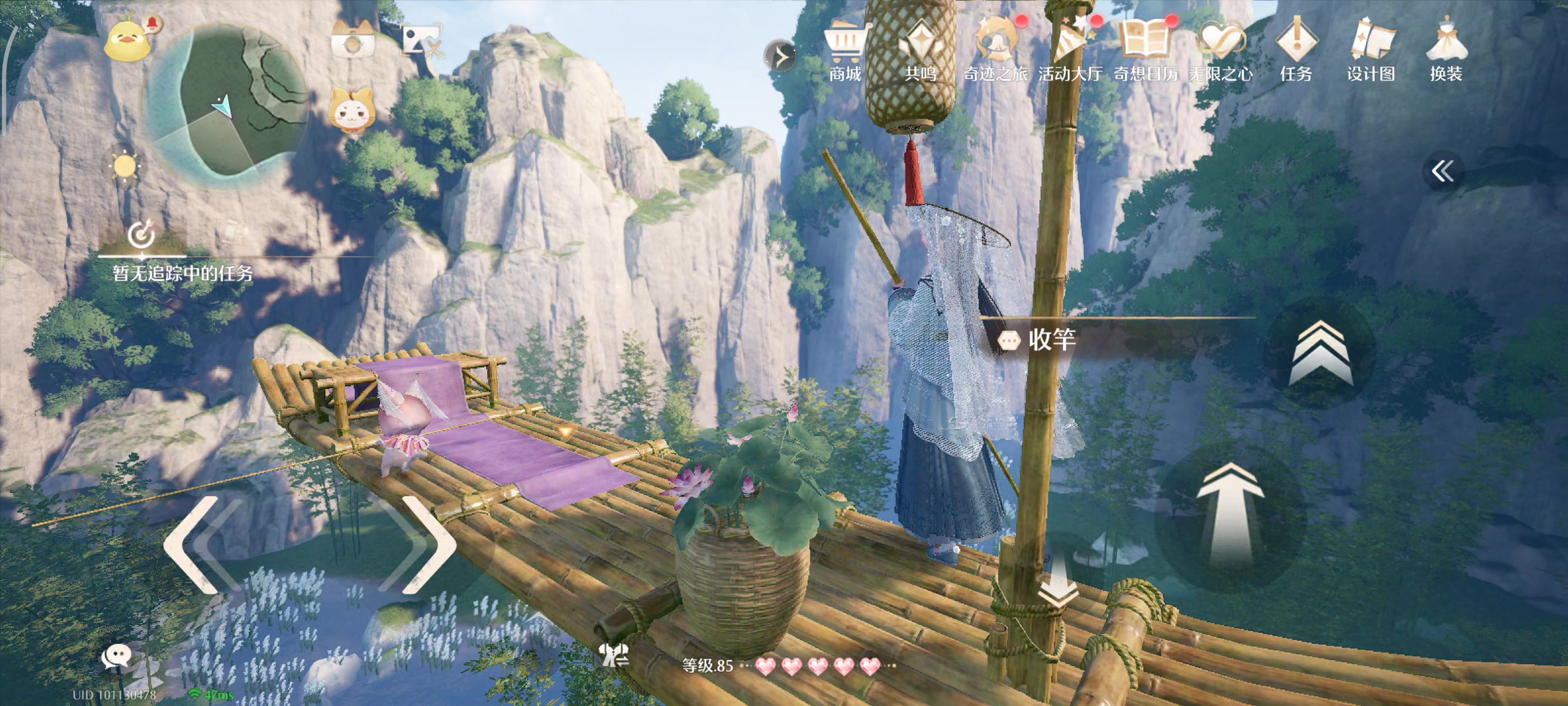
Task: Open the chat bubble icon
Action: click(x=115, y=656)
